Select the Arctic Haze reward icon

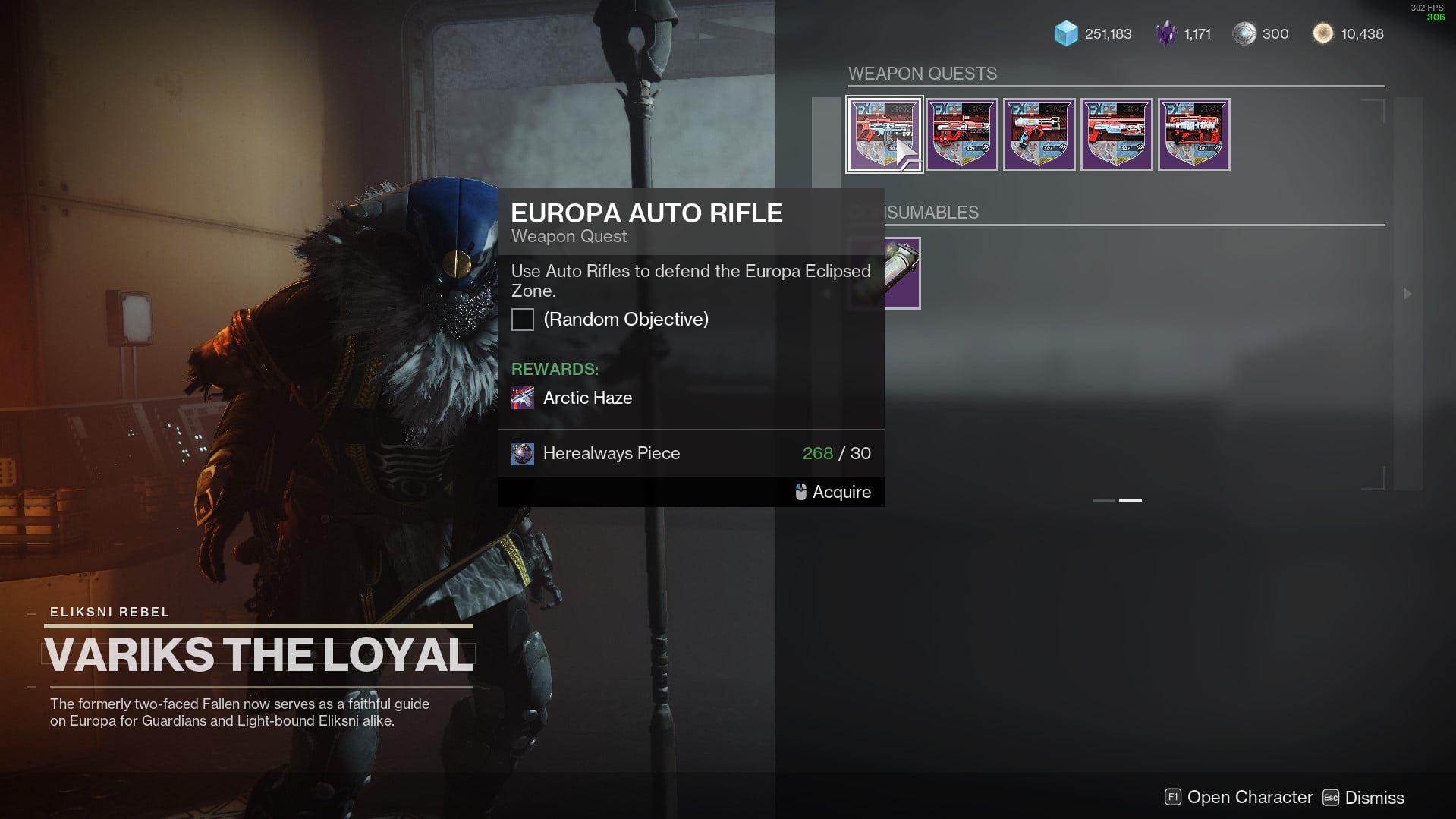point(523,397)
